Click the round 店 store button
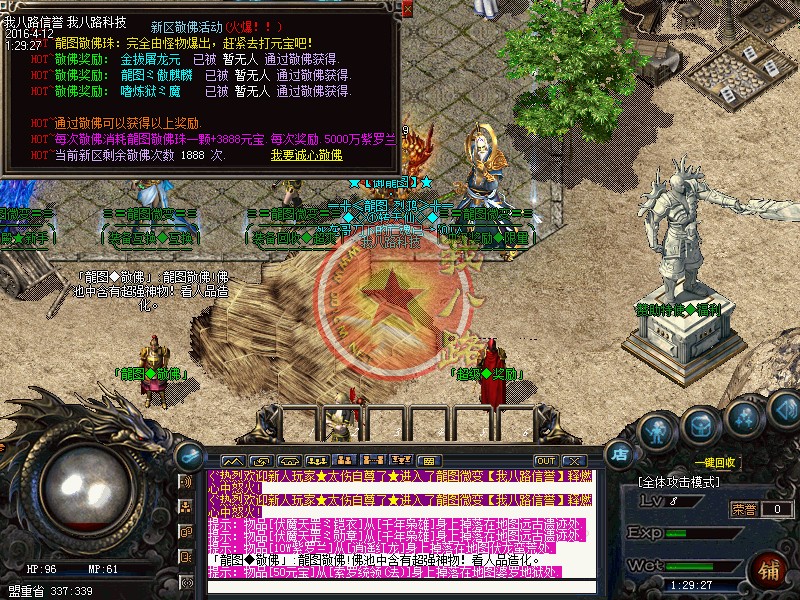The width and height of the screenshot is (800, 600). 619,453
